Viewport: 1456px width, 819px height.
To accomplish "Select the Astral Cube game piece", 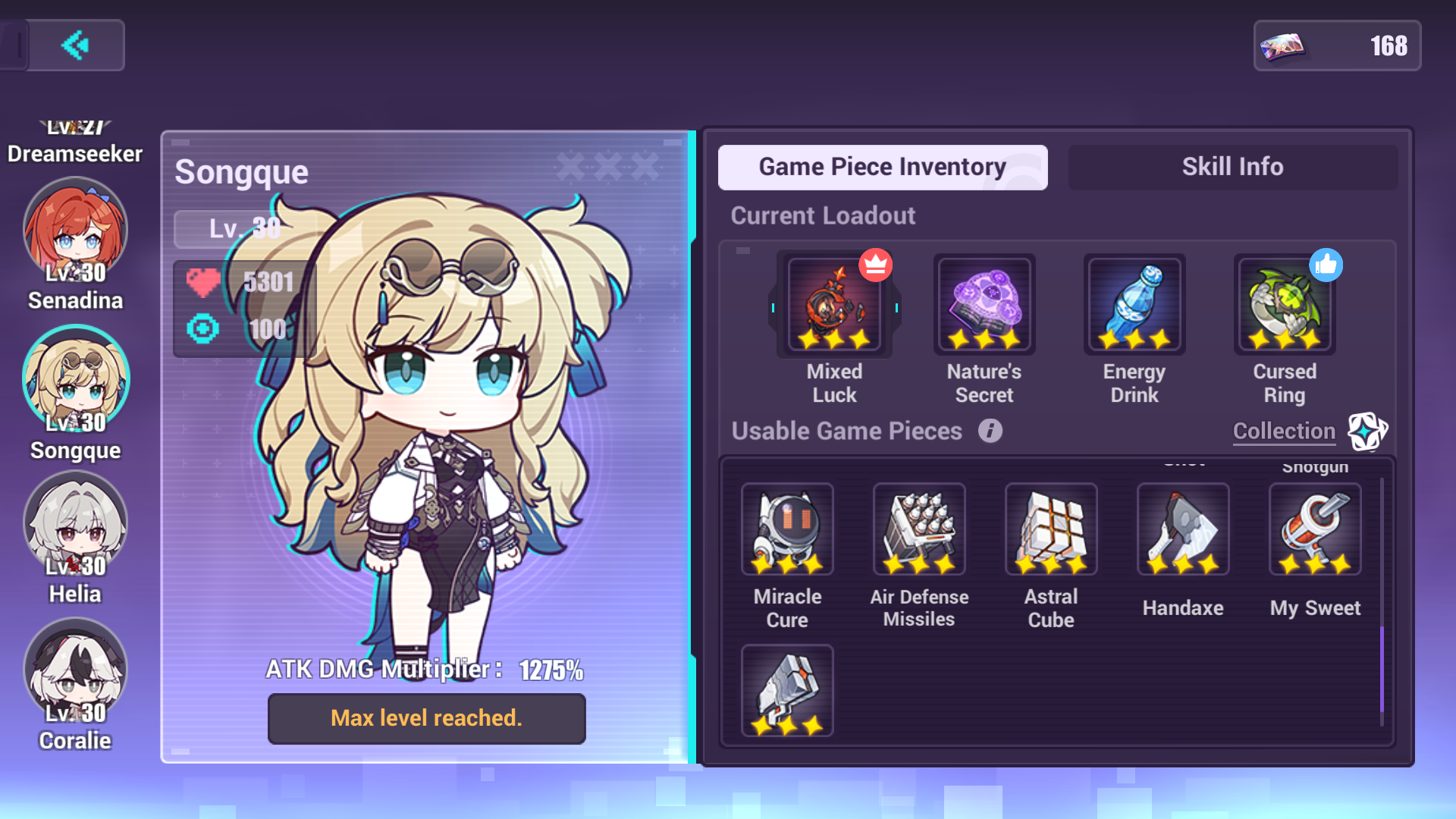I will [x=1050, y=529].
